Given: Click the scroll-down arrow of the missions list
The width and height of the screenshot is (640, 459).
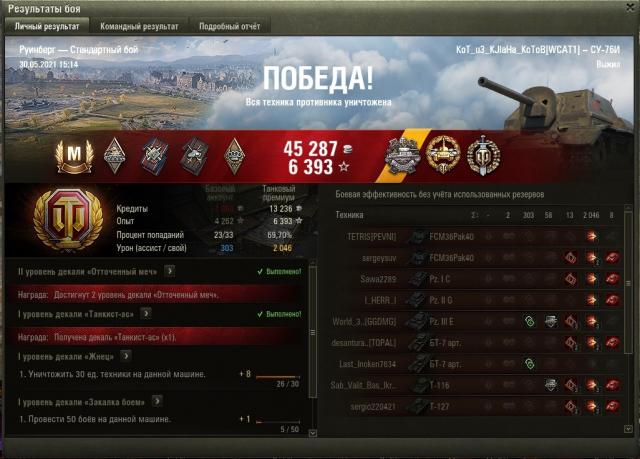Looking at the screenshot, I should 312,430.
